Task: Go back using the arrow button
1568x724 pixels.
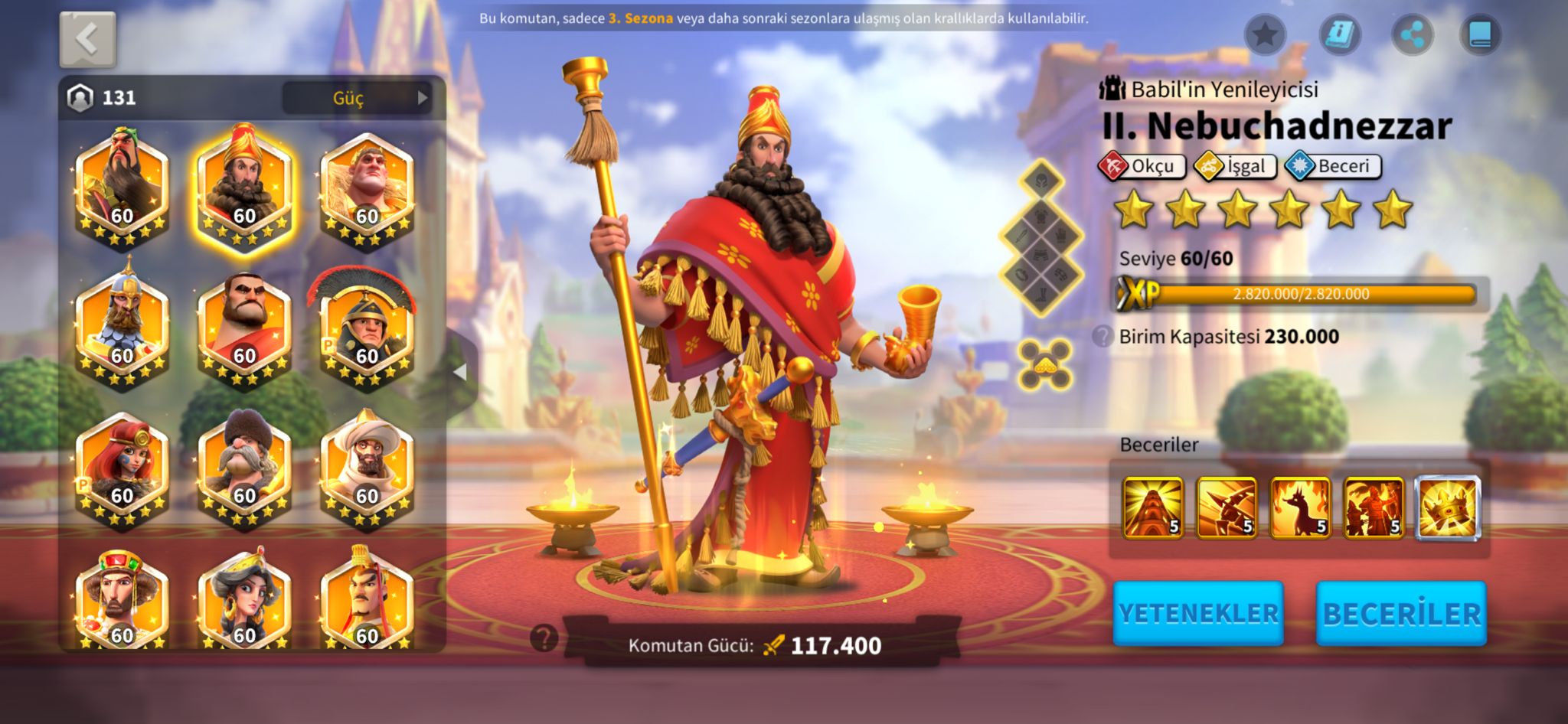Action: tap(87, 39)
